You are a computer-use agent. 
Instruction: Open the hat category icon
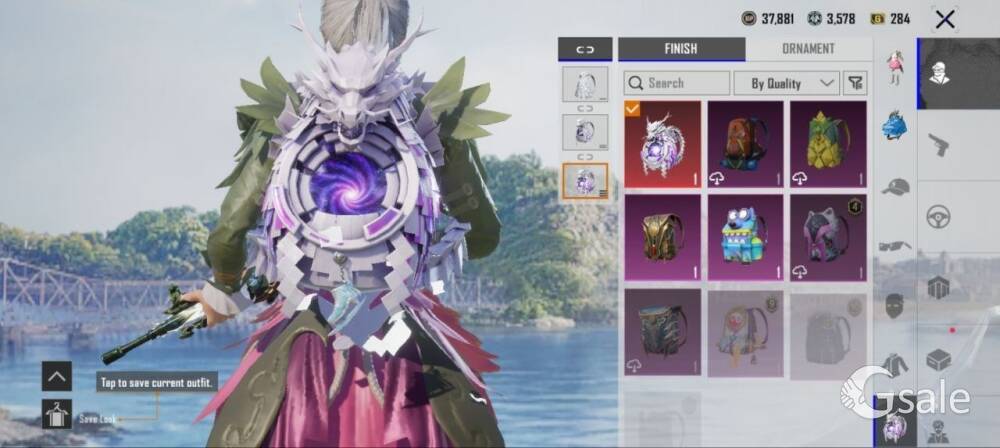tap(895, 187)
